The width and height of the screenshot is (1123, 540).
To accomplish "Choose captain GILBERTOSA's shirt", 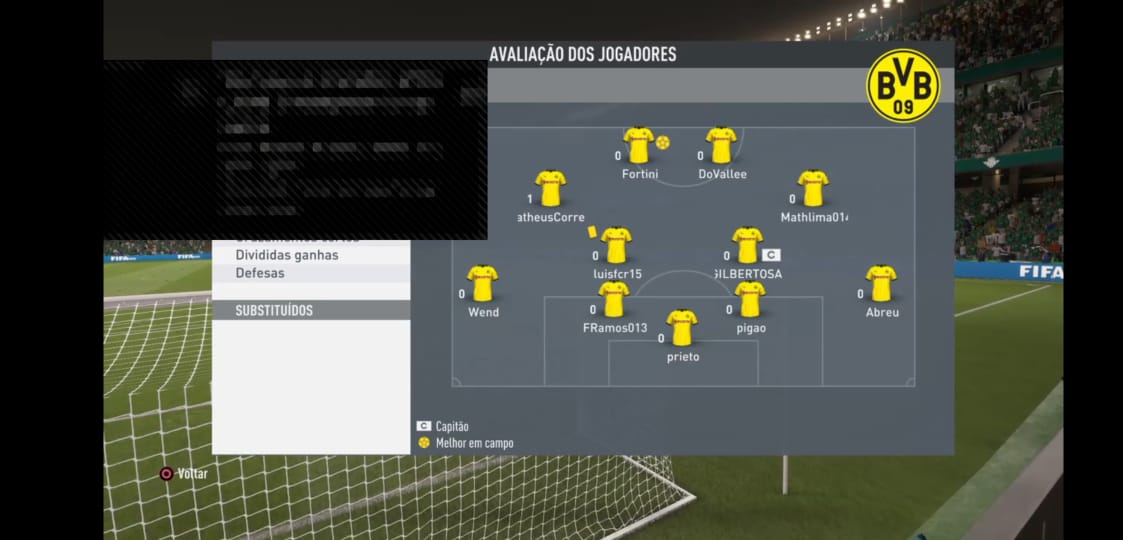I will pyautogui.click(x=747, y=245).
